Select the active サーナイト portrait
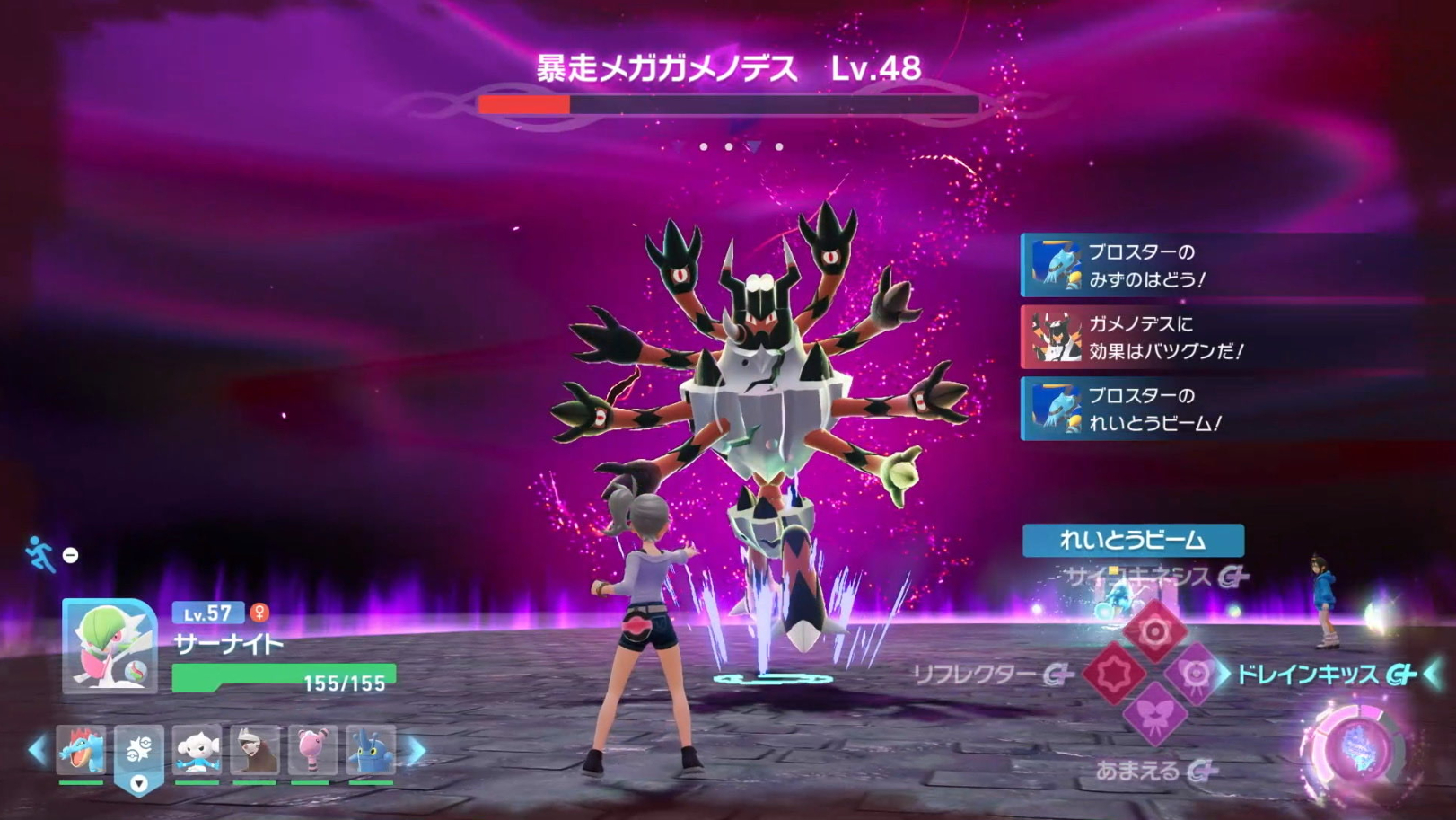1456x820 pixels. pyautogui.click(x=110, y=647)
